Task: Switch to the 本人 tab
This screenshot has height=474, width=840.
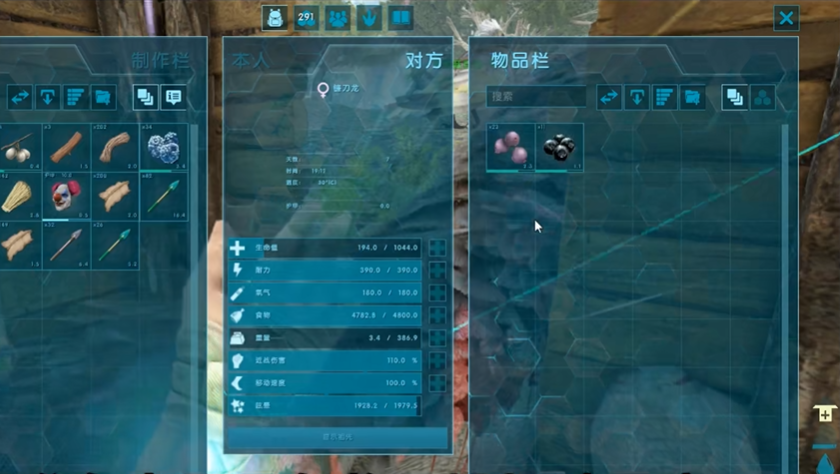Action: click(x=250, y=60)
